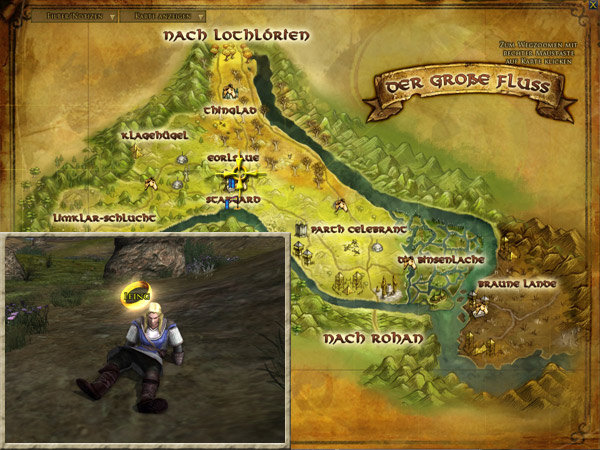
Task: Follow the Nach Lothlórien map link
Action: pos(236,36)
